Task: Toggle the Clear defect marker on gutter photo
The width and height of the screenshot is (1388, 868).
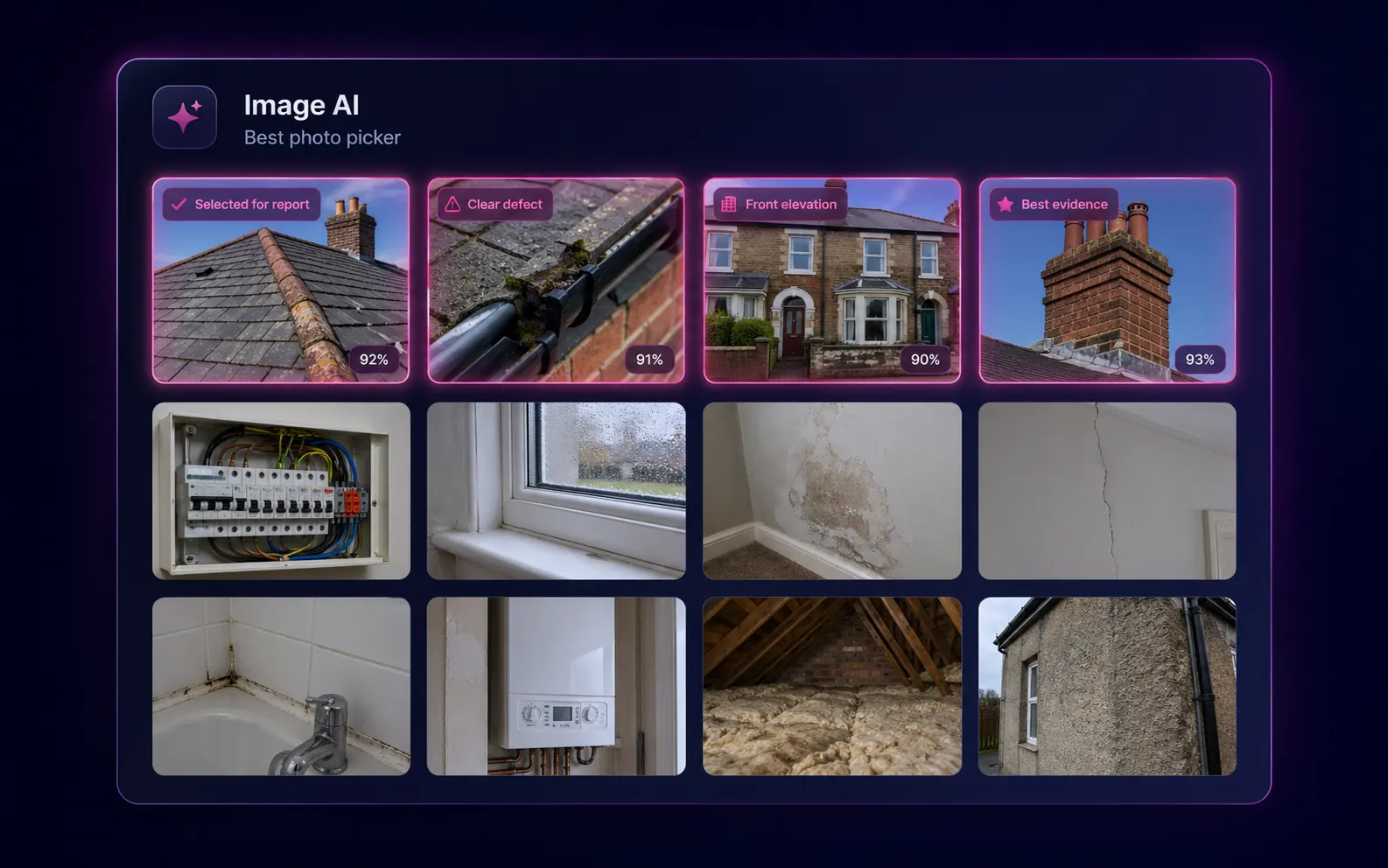Action: pos(494,204)
